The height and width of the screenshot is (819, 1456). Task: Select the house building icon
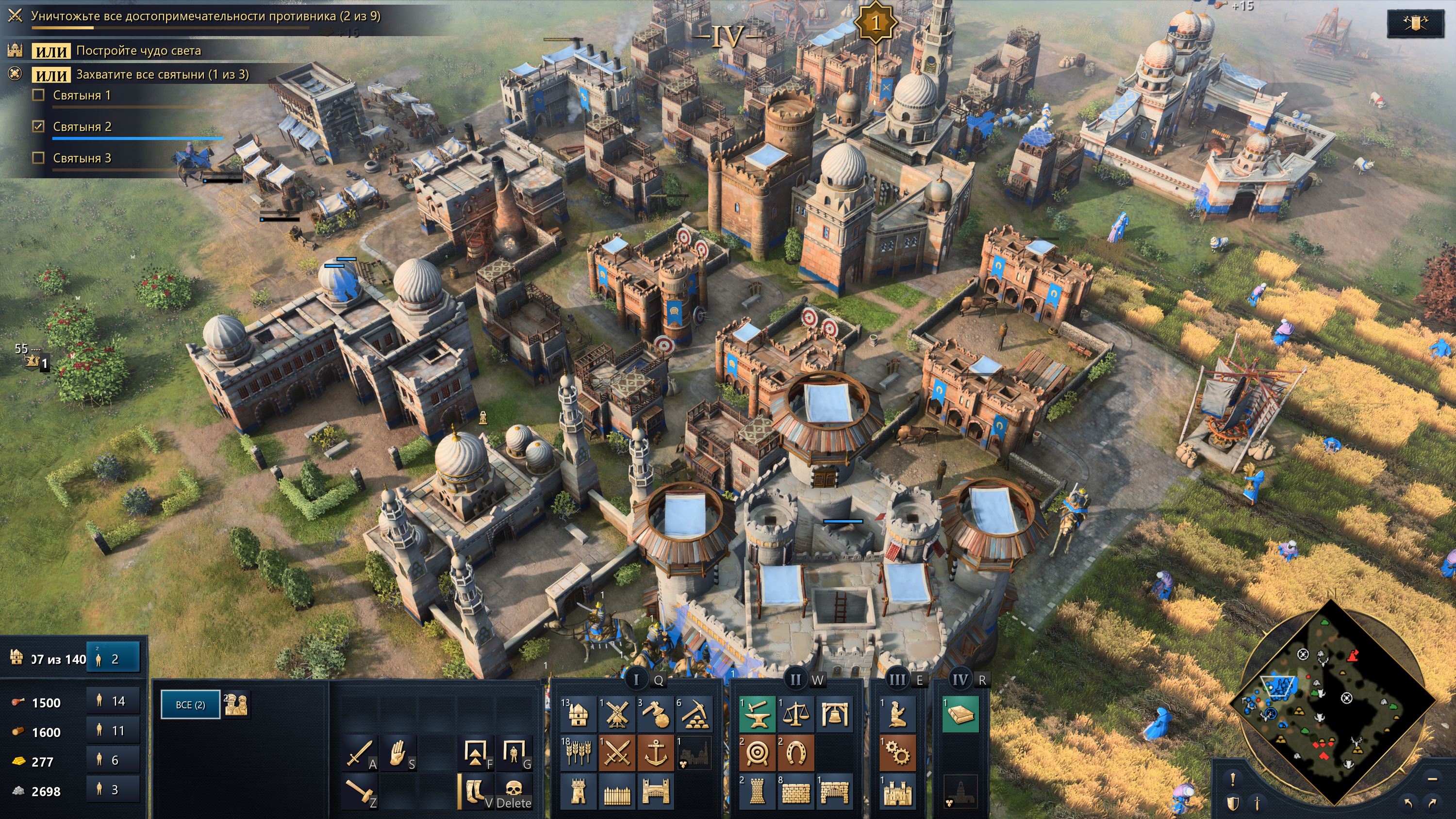pyautogui.click(x=578, y=714)
